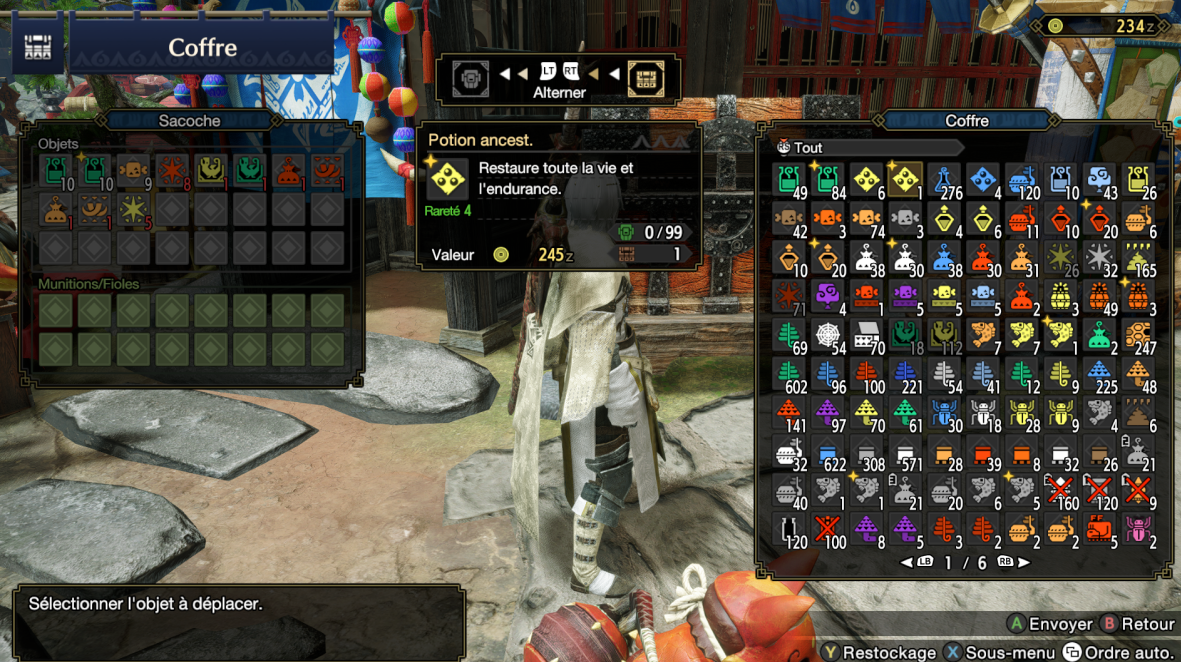Go to the previous chest page arrow

pos(907,562)
